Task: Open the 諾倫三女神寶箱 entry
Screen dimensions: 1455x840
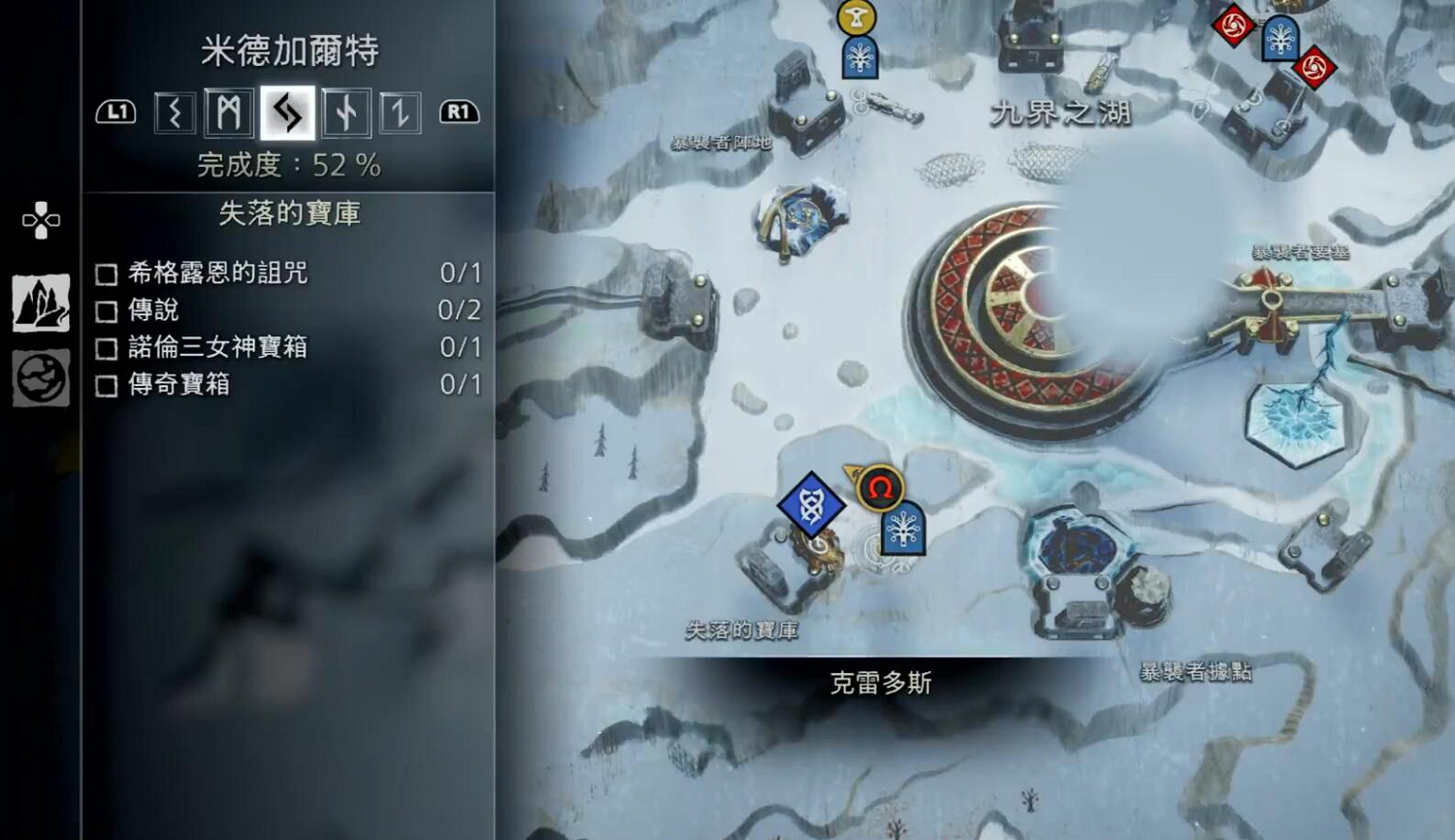Action: pos(215,347)
